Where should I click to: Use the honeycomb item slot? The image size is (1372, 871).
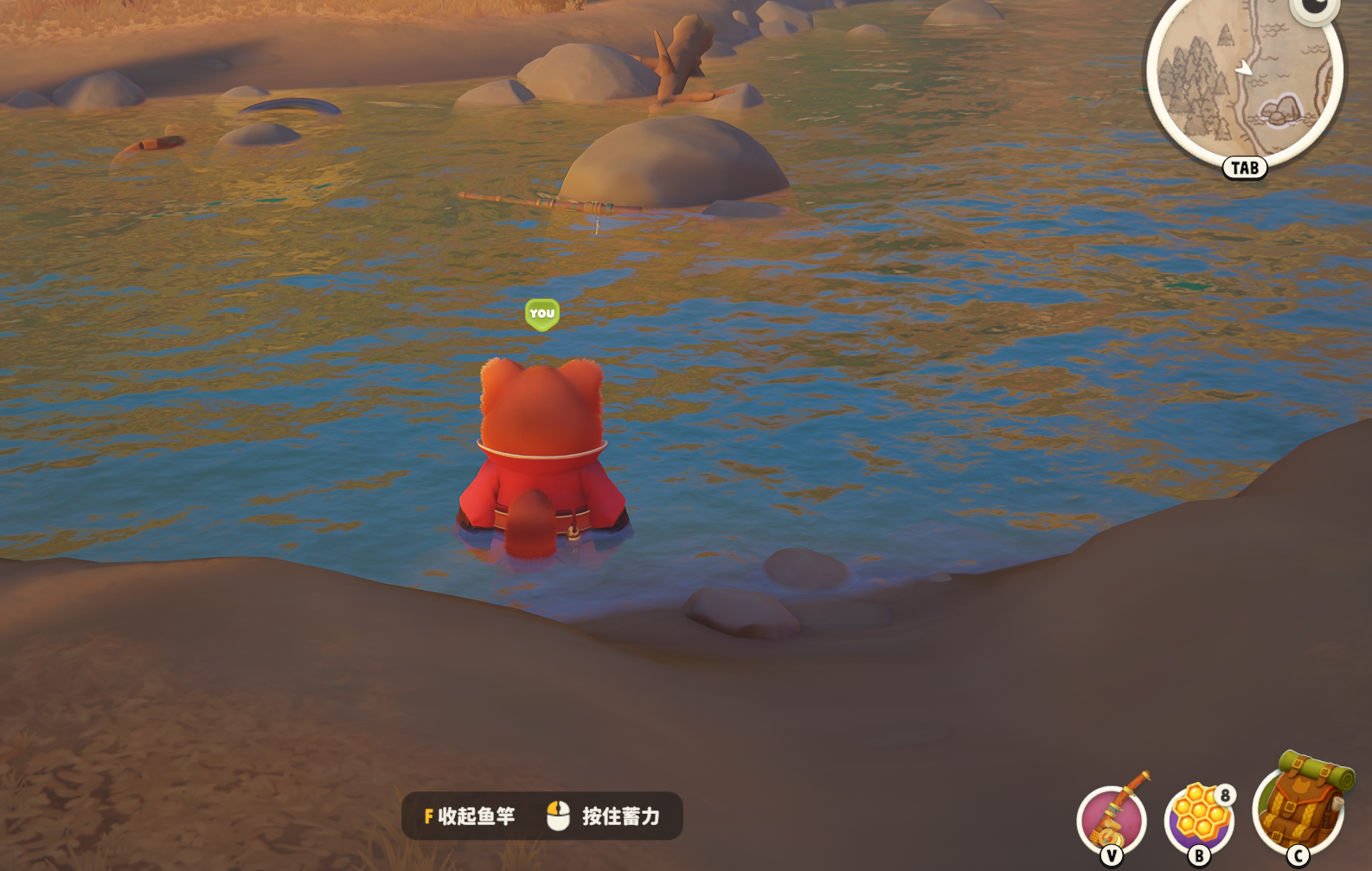[1199, 818]
